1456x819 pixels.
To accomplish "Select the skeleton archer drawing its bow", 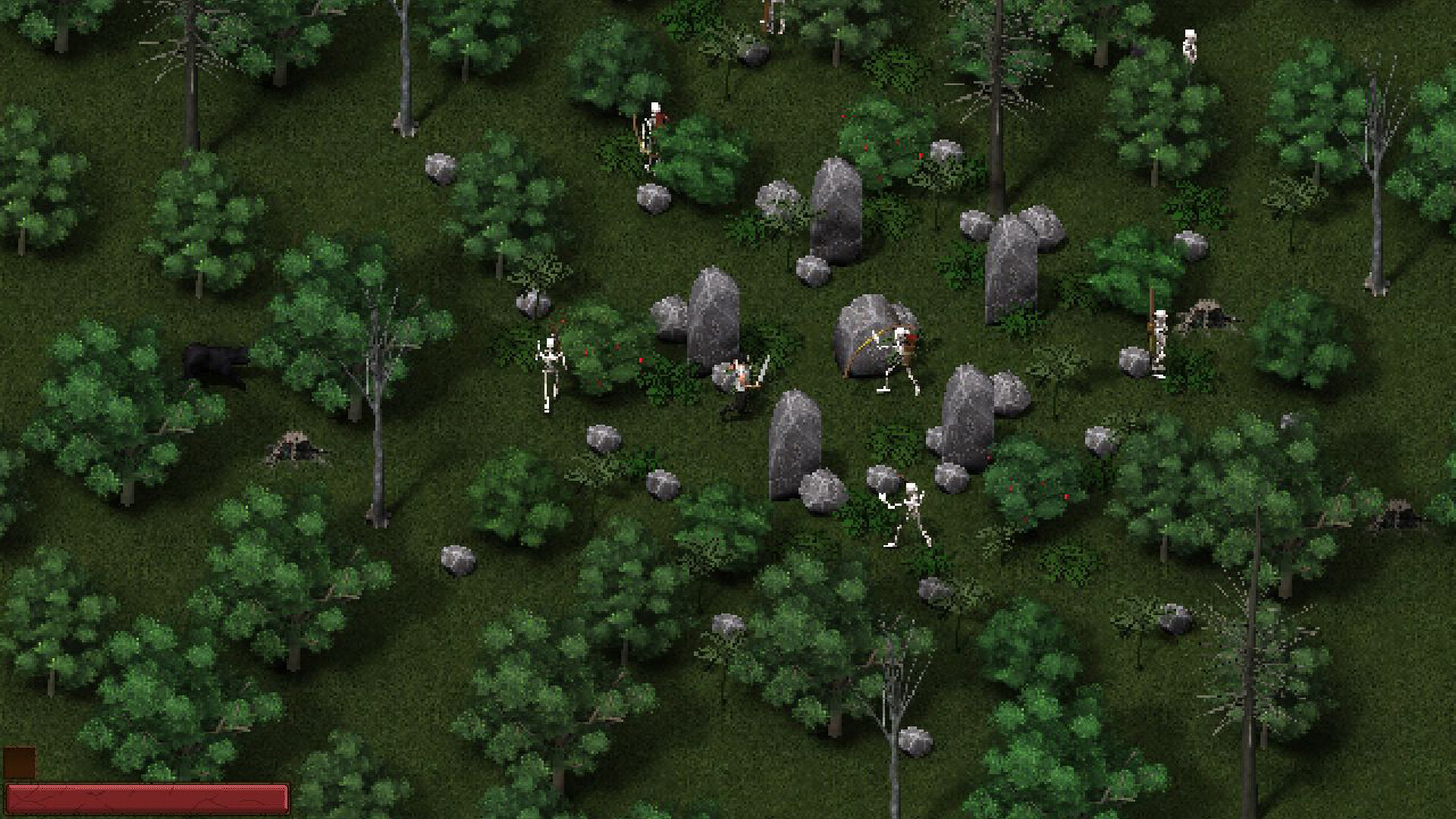I will 900,347.
